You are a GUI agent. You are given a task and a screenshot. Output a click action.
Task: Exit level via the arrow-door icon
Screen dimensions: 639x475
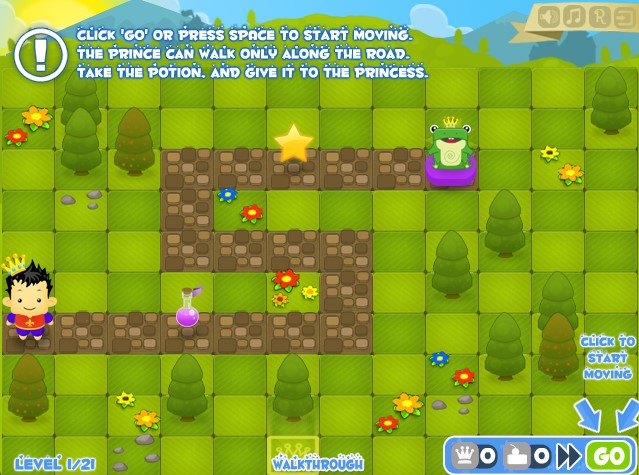(x=622, y=16)
